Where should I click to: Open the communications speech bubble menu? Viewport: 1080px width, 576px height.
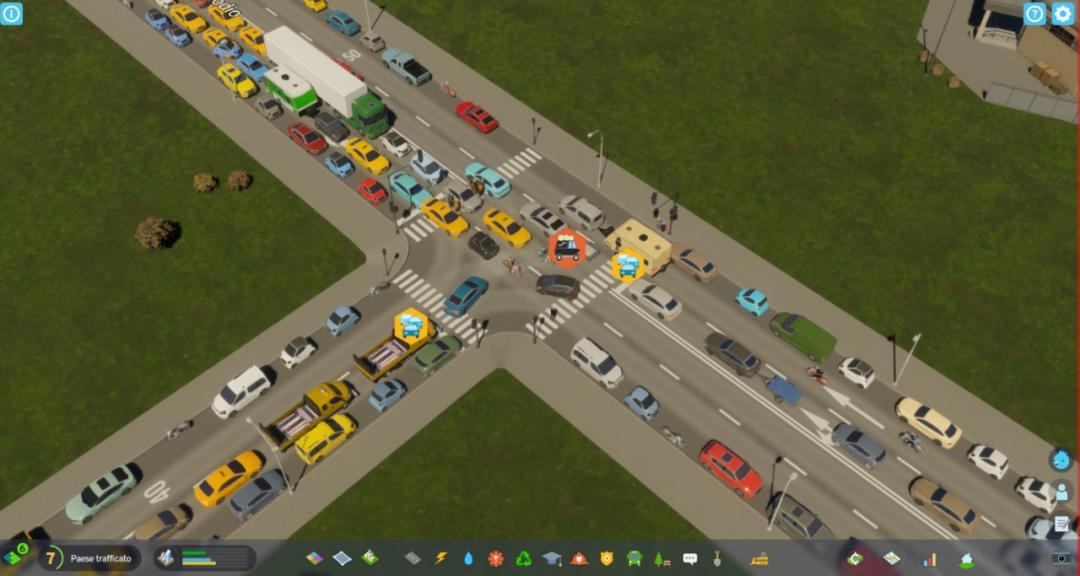coord(689,558)
